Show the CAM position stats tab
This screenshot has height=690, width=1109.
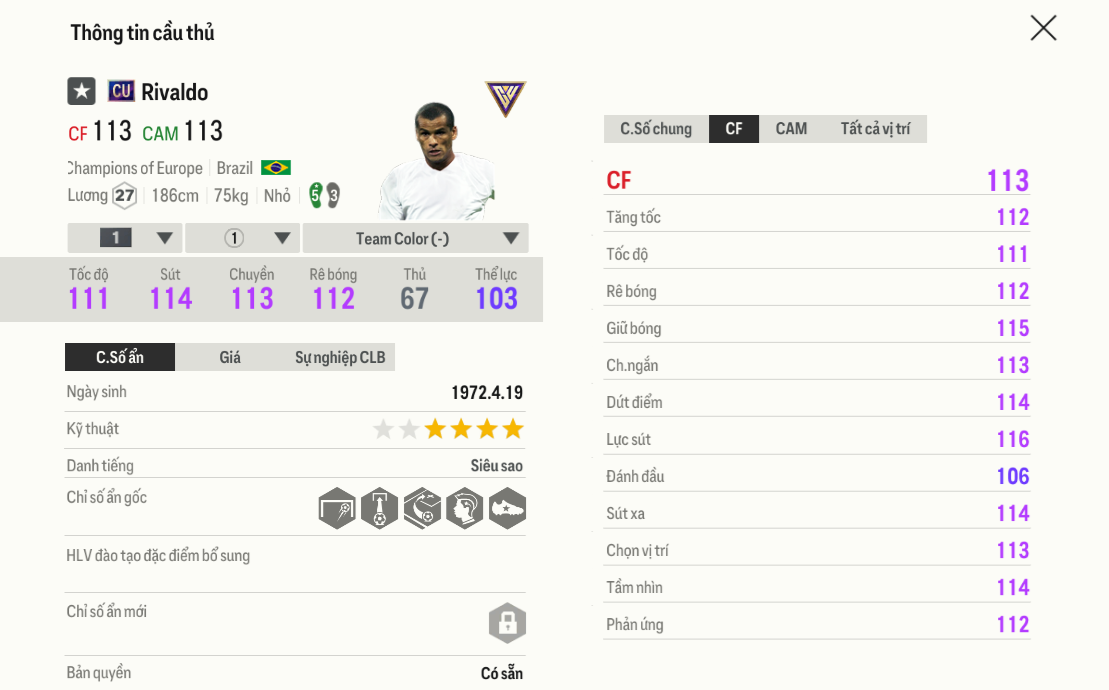[x=791, y=129]
